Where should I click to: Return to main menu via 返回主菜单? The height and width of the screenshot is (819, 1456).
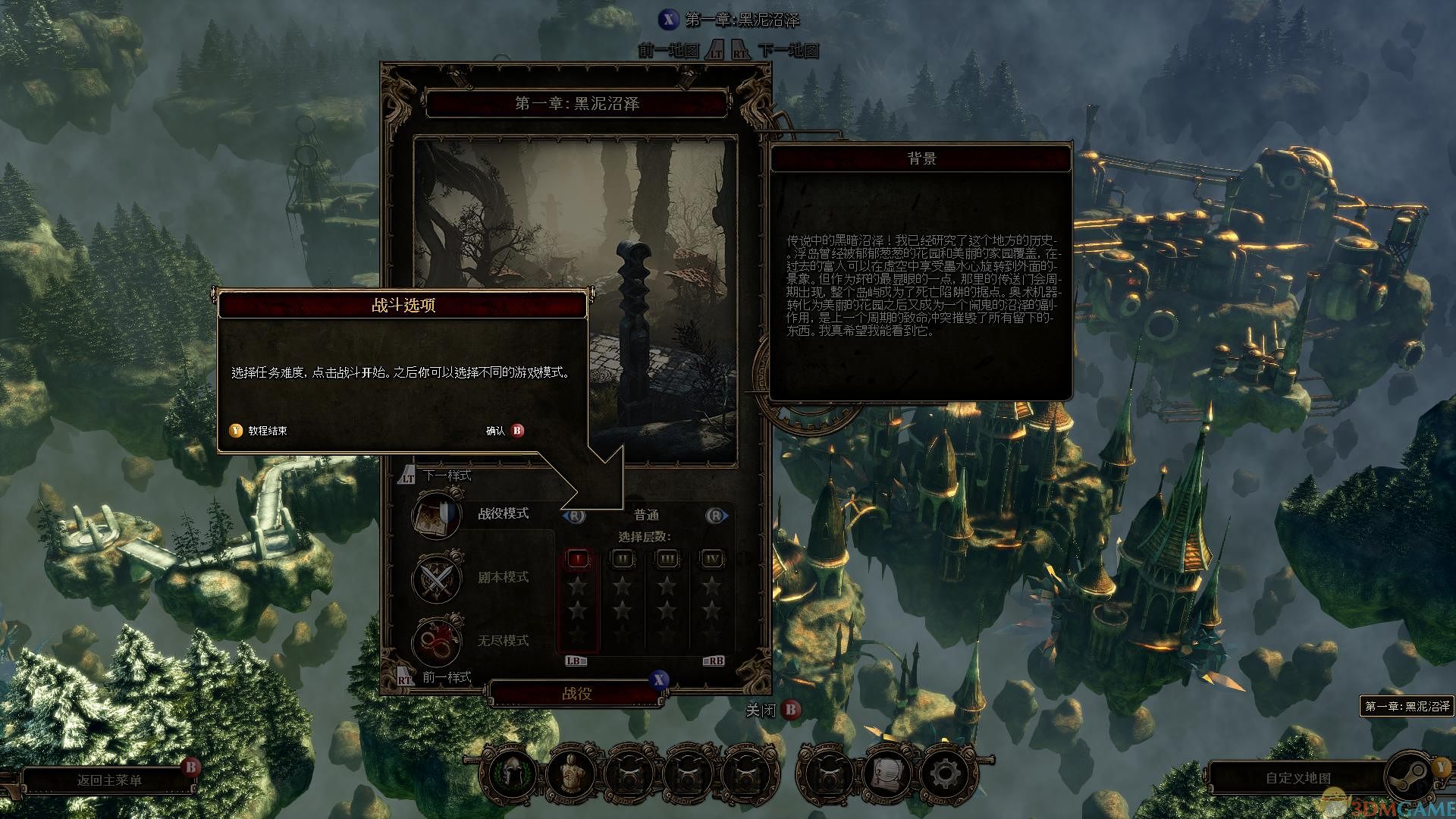(109, 780)
